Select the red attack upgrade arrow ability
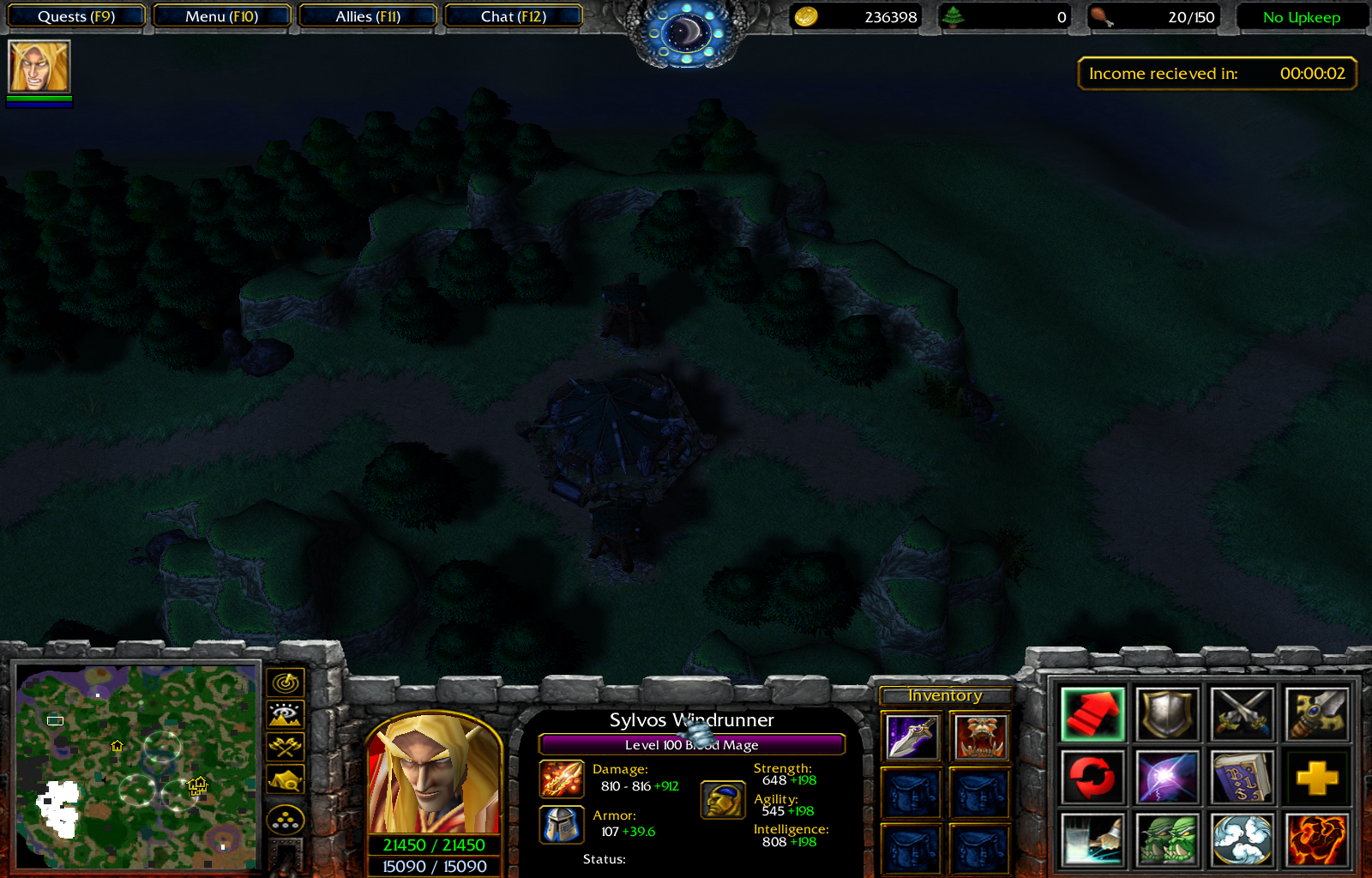 click(1092, 714)
